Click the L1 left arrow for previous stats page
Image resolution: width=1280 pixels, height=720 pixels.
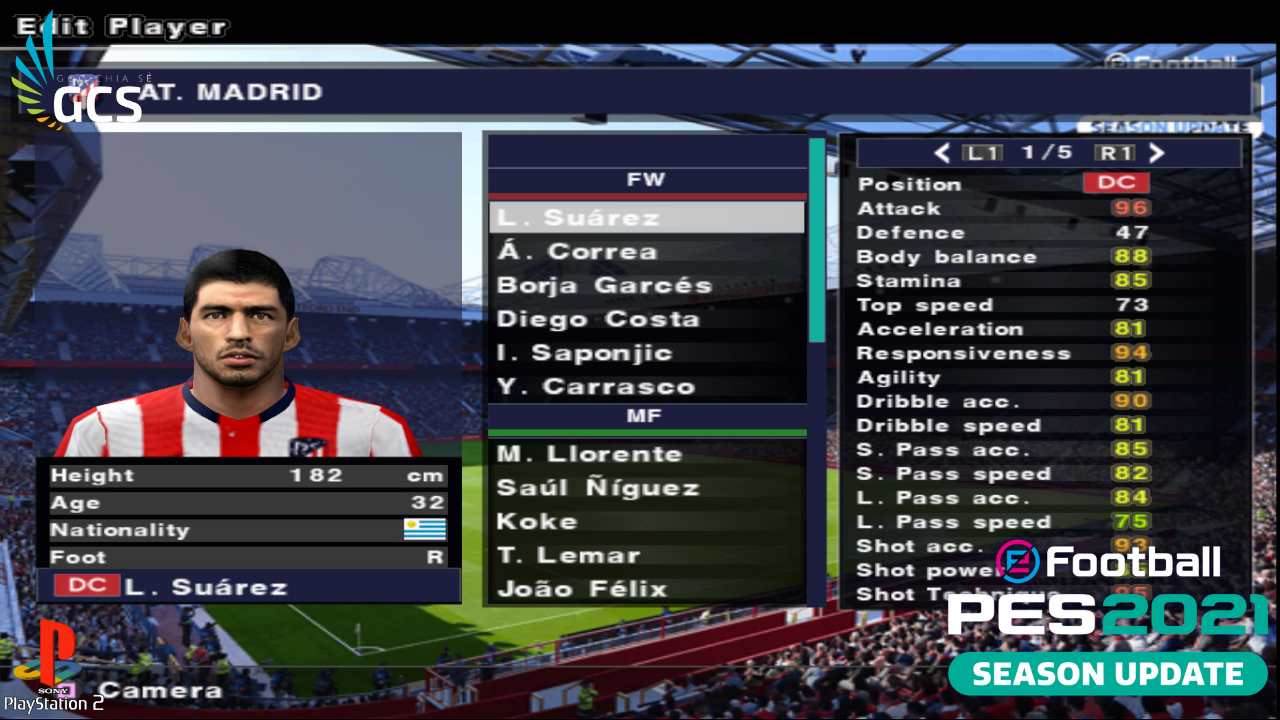pyautogui.click(x=940, y=152)
